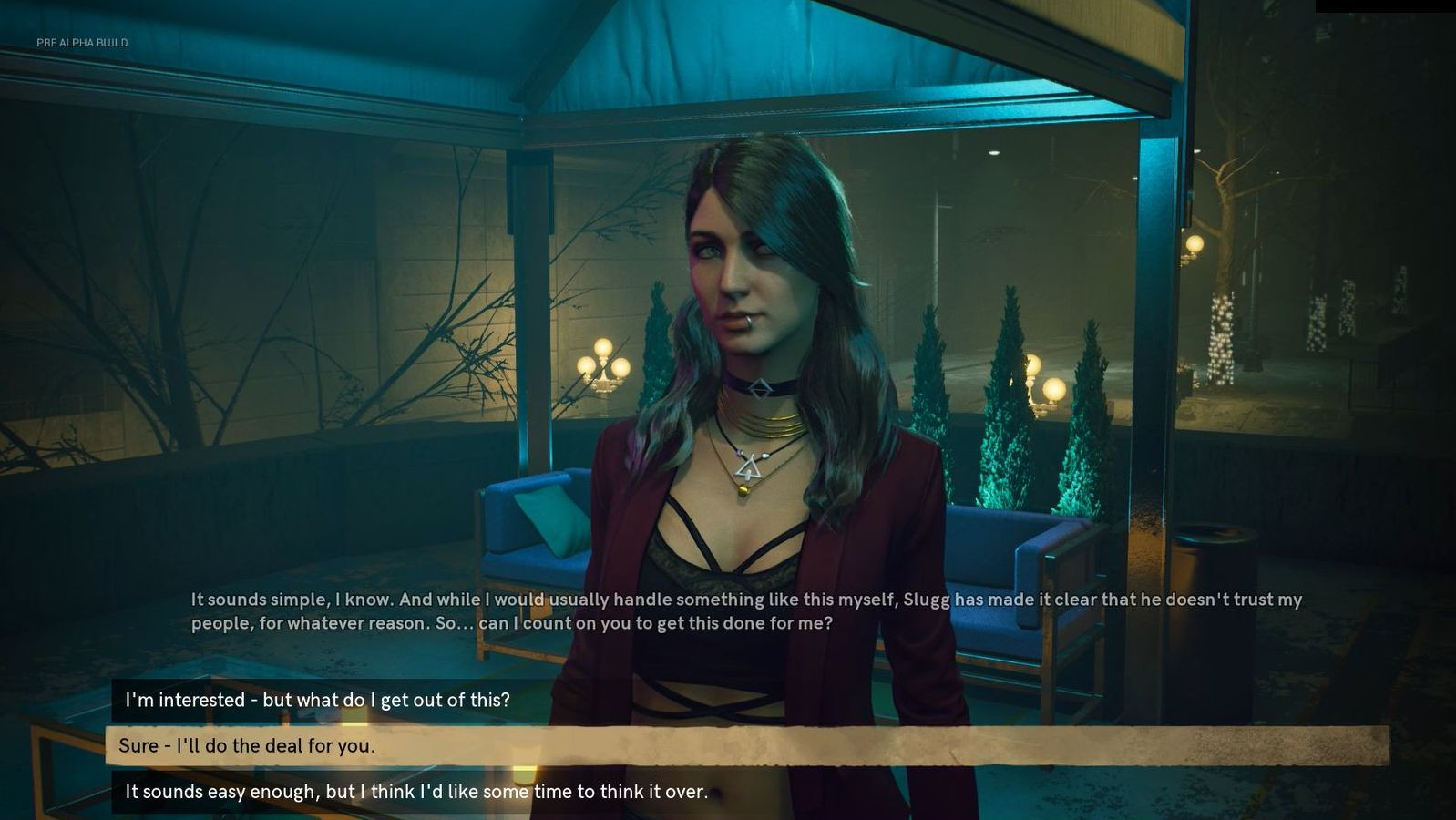Viewport: 1456px width, 820px height.
Task: Select "Sure - I'll do the deal for you"
Action: coord(247,745)
